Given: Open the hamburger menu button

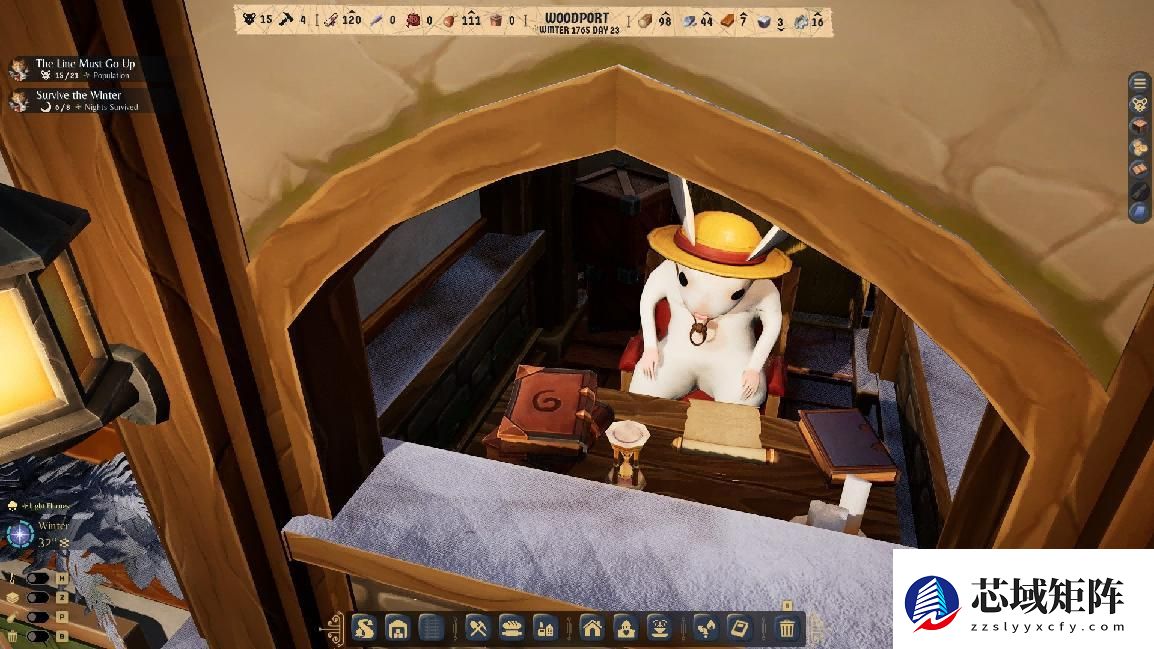Looking at the screenshot, I should click(x=1139, y=83).
